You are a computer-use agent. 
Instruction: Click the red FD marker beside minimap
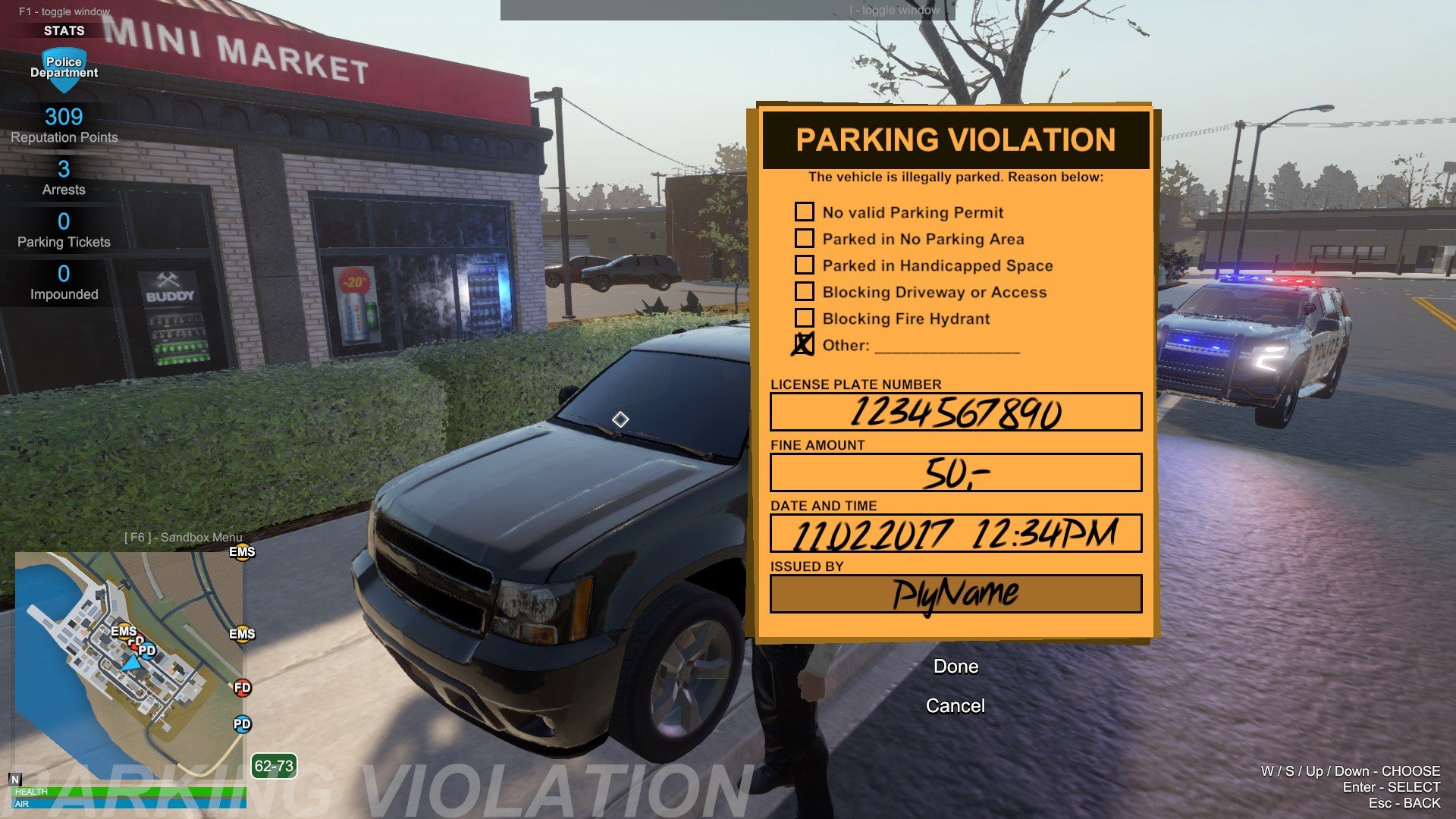(242, 688)
